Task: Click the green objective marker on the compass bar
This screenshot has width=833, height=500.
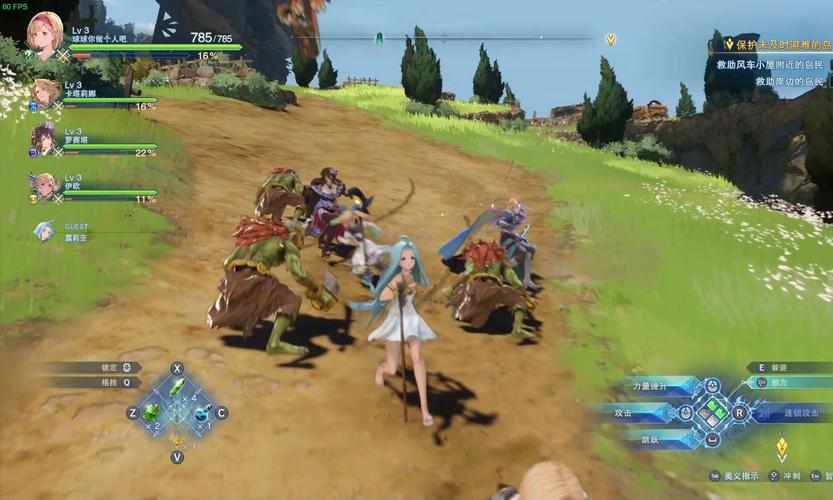Action: [x=379, y=38]
